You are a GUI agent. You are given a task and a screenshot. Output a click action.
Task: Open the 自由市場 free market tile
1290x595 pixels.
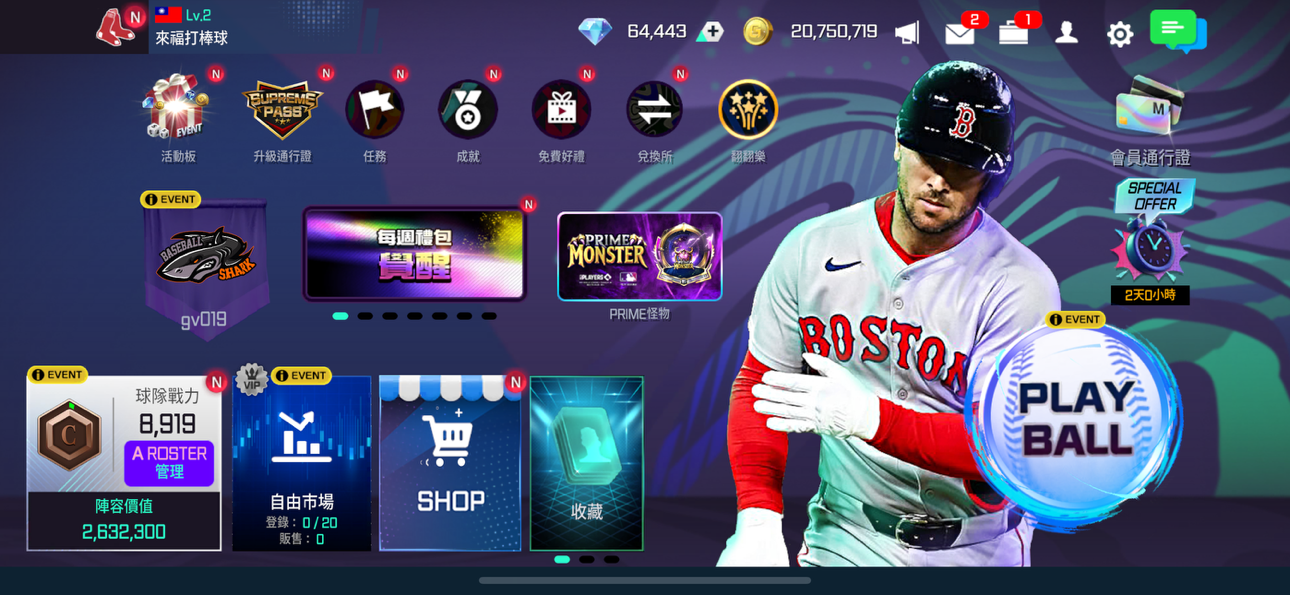click(301, 465)
